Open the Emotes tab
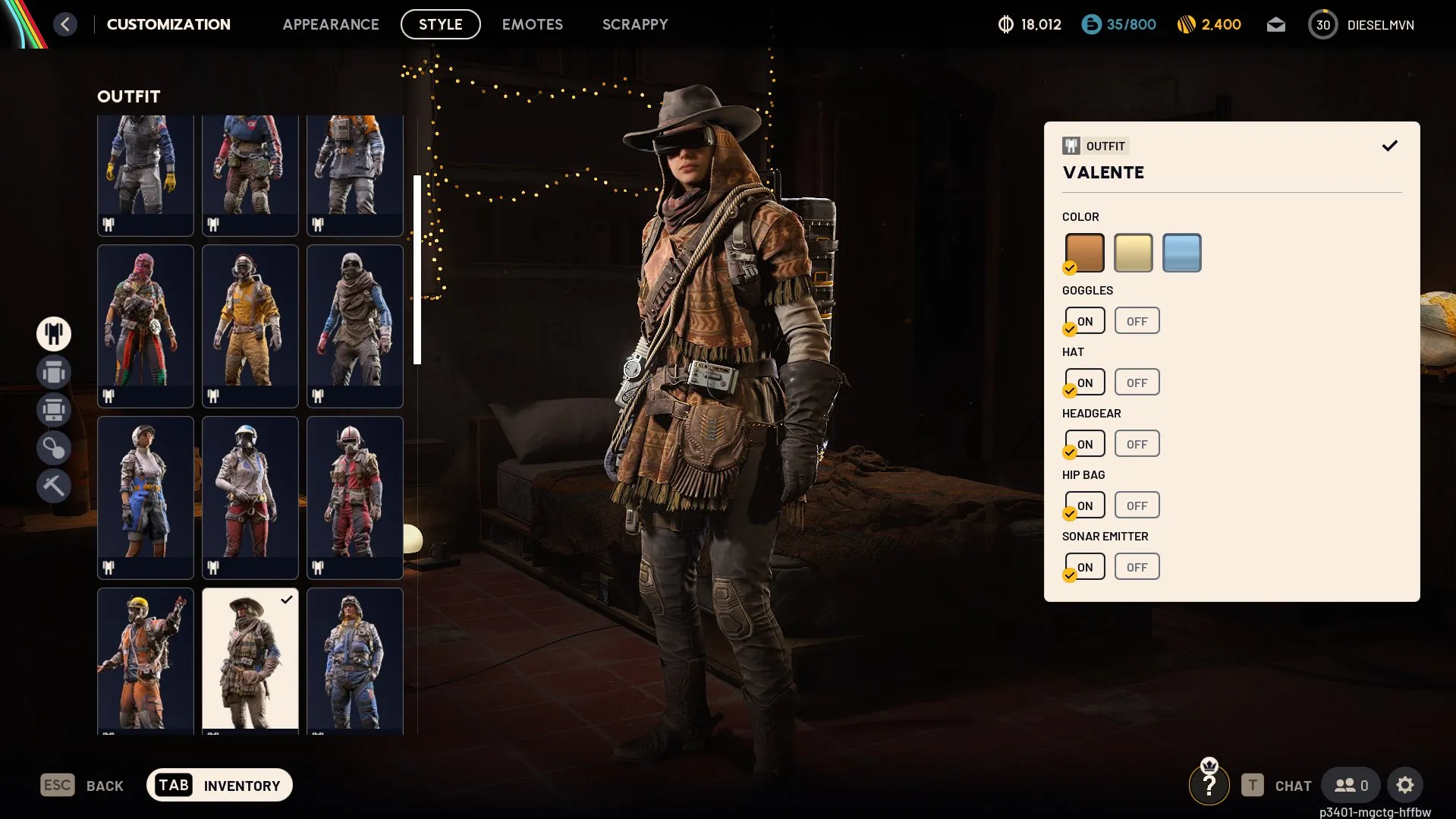This screenshot has height=819, width=1456. (x=533, y=24)
